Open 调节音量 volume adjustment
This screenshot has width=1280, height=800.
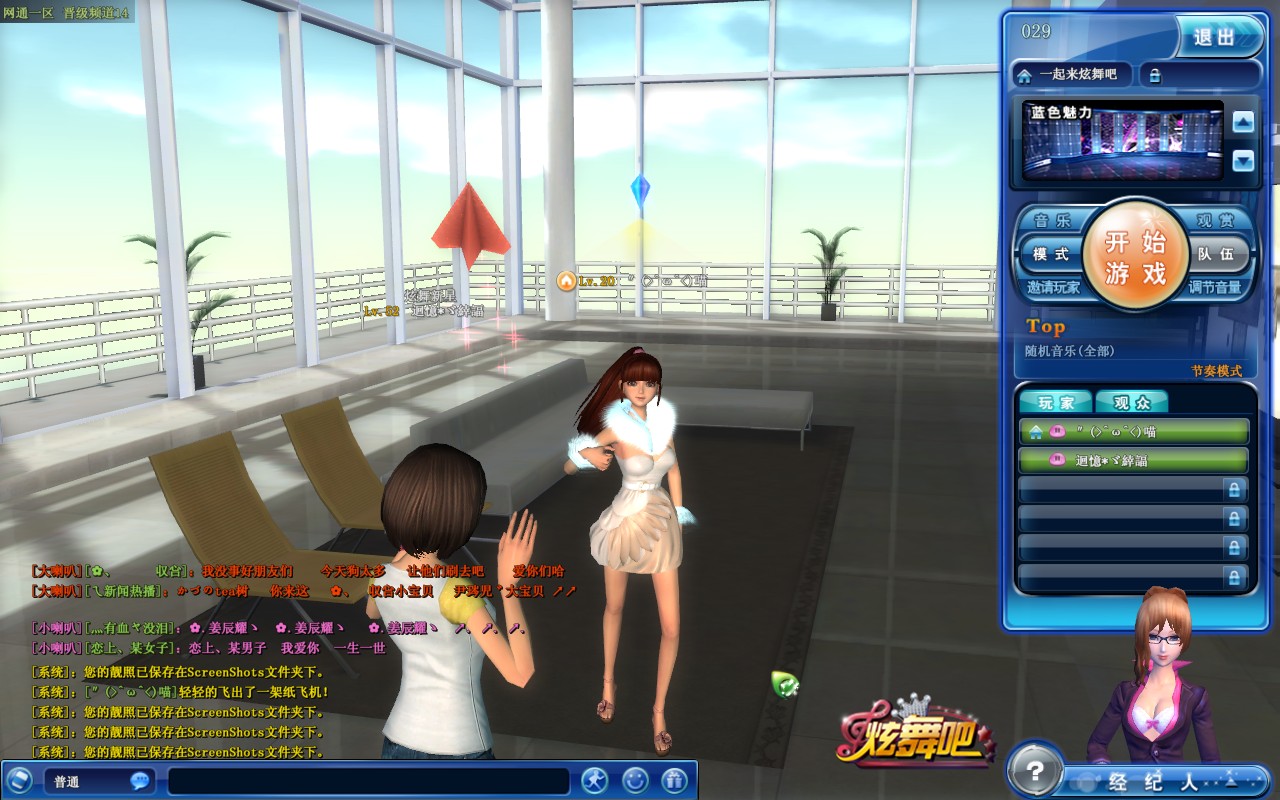[1215, 287]
